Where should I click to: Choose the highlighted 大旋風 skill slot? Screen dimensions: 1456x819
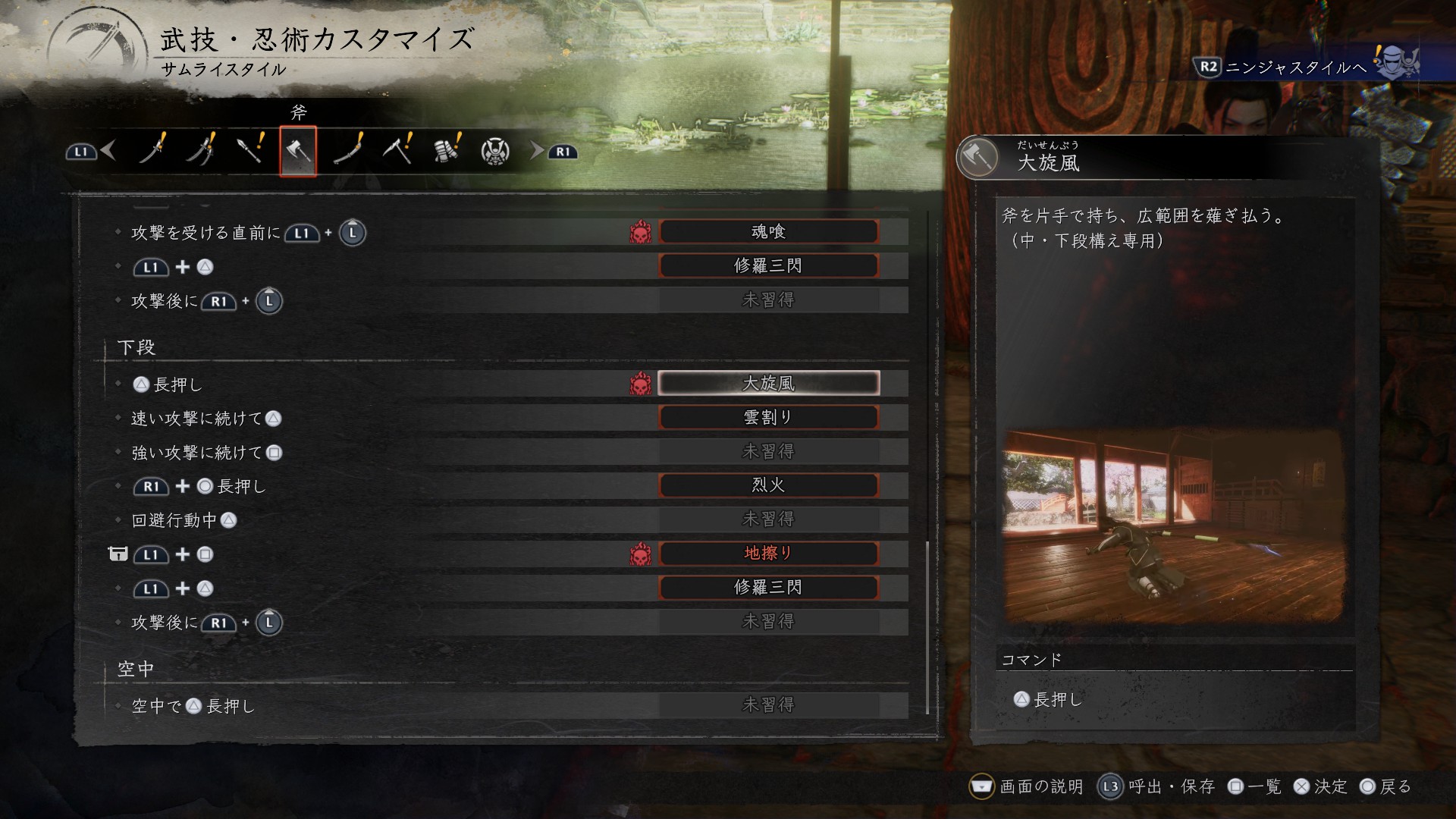click(x=769, y=384)
